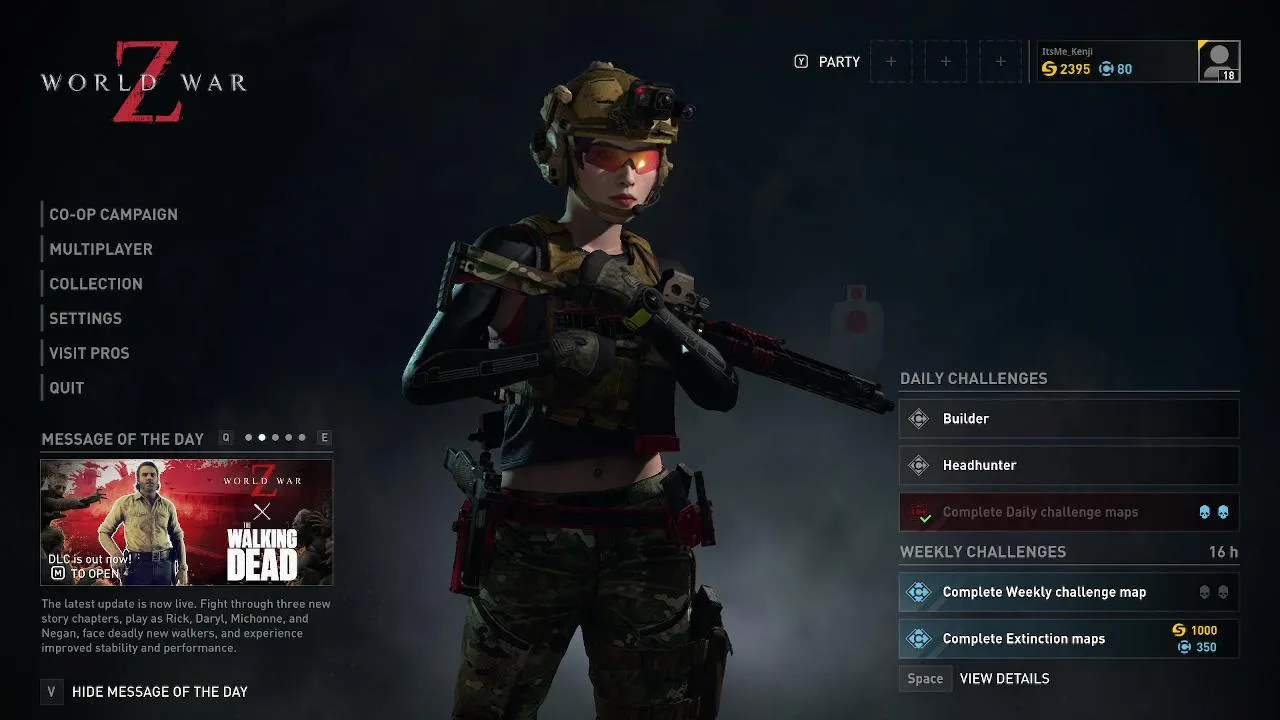Quit the game
The width and height of the screenshot is (1280, 720).
(x=67, y=388)
